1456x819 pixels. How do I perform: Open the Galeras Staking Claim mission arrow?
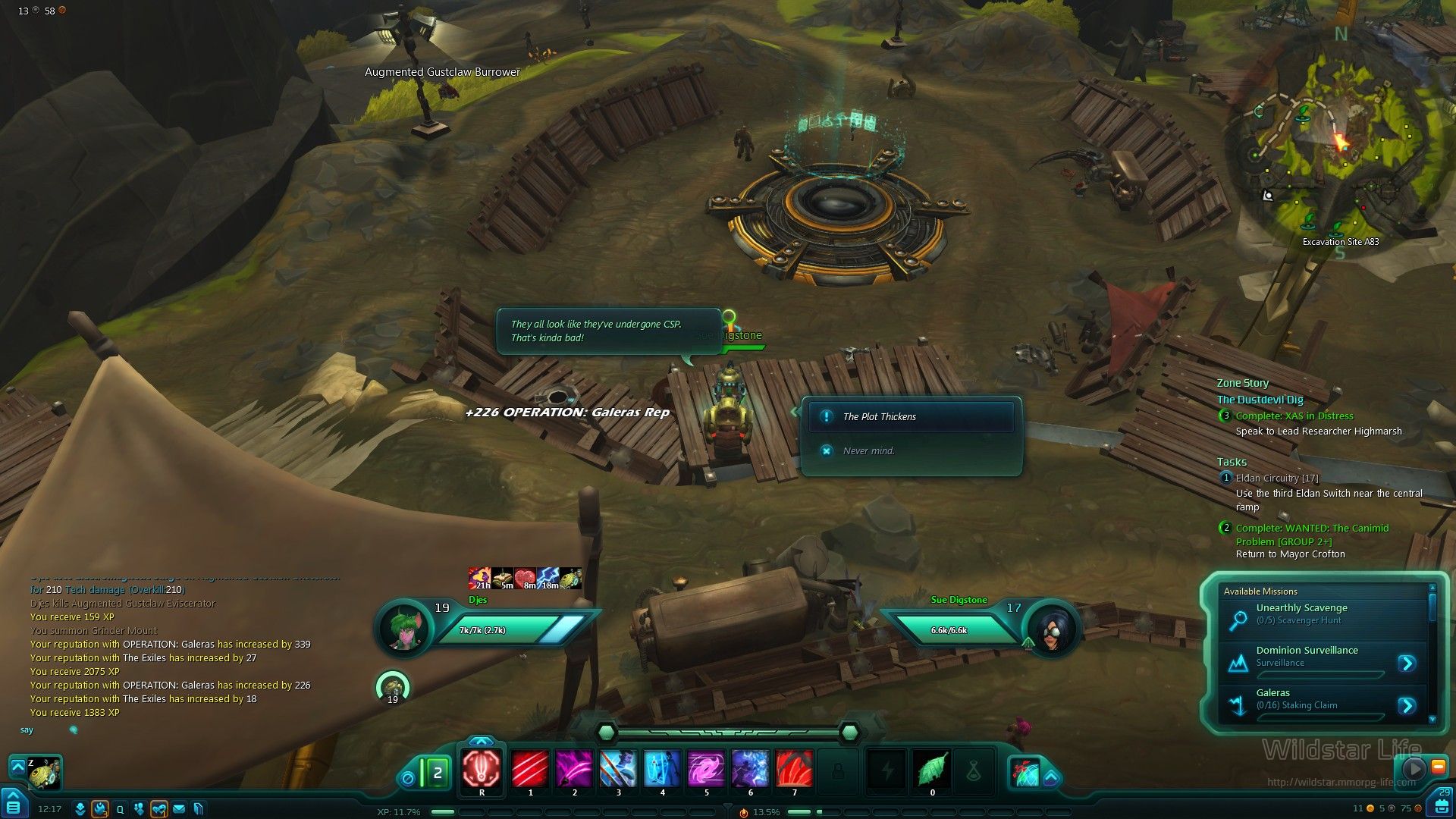[x=1407, y=706]
